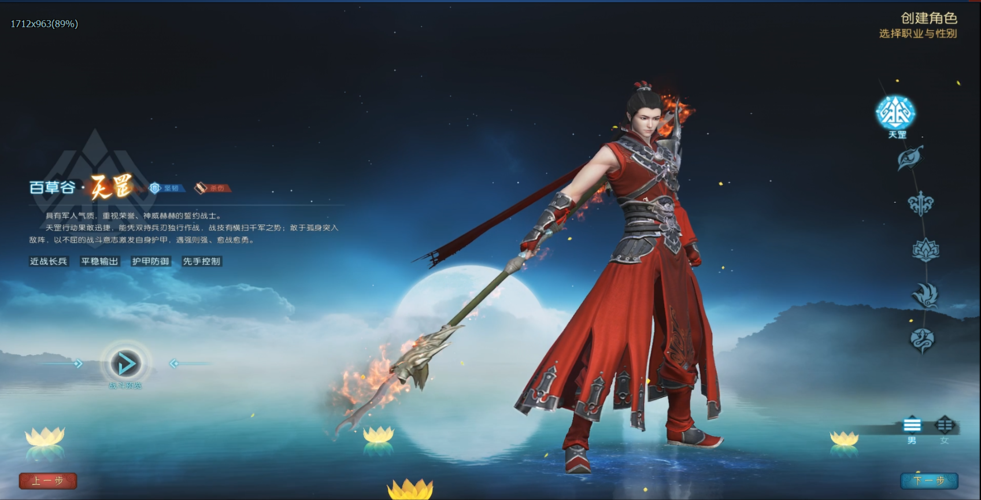
Task: Choose the leaf-shaped class icon
Action: [909, 158]
